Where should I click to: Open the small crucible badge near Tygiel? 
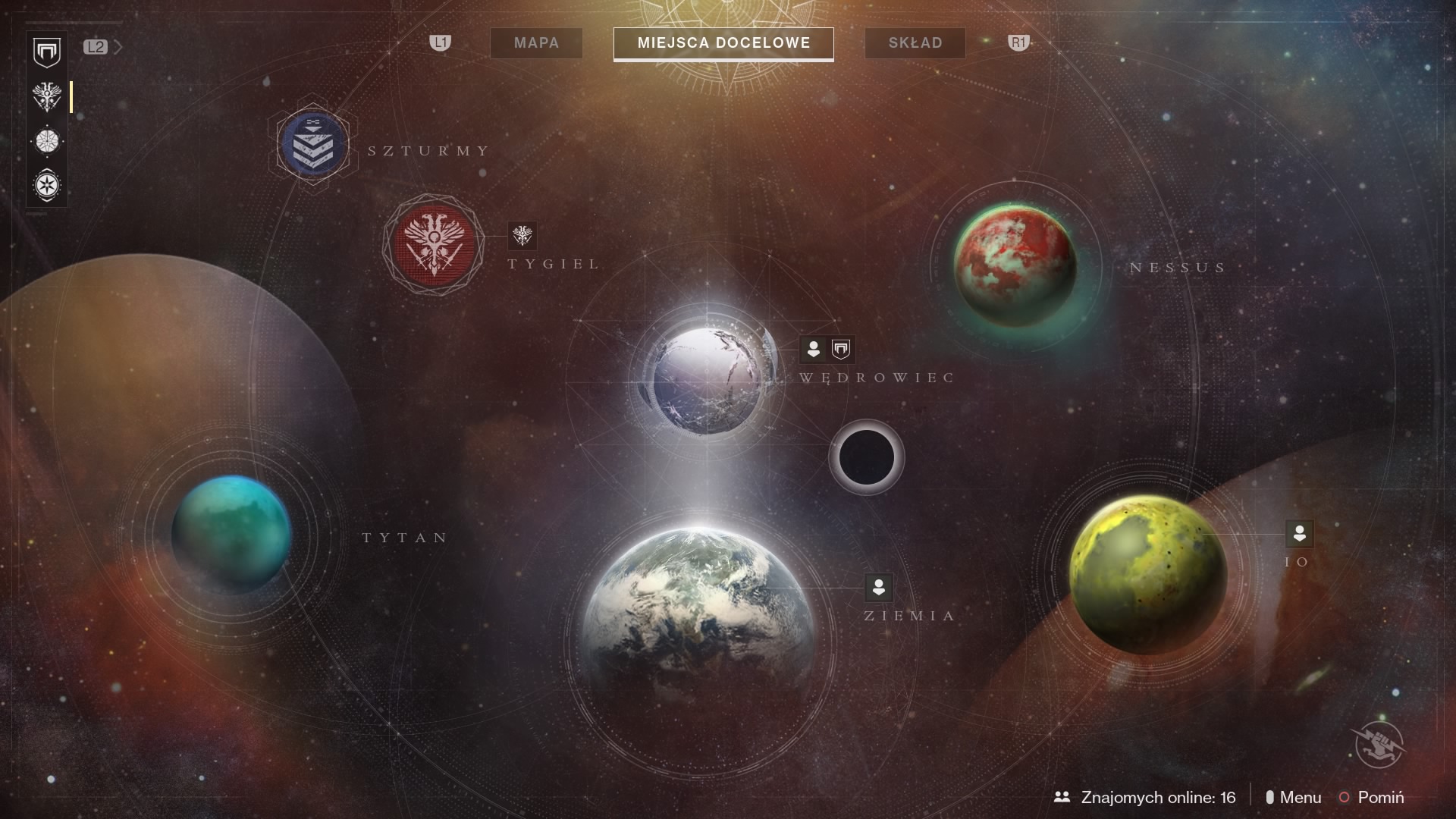coord(522,235)
